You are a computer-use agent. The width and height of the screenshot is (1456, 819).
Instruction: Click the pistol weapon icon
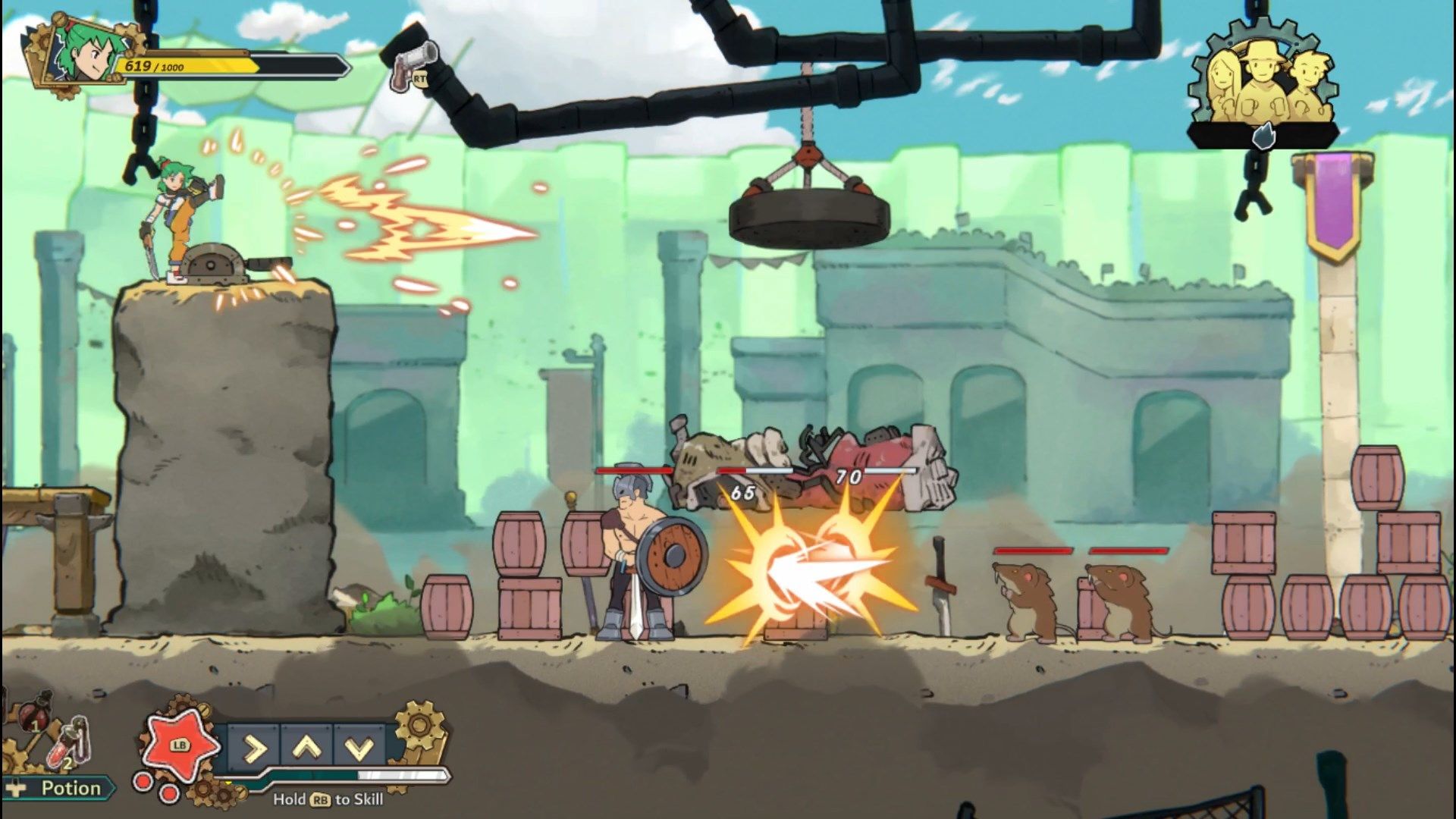pos(413,63)
